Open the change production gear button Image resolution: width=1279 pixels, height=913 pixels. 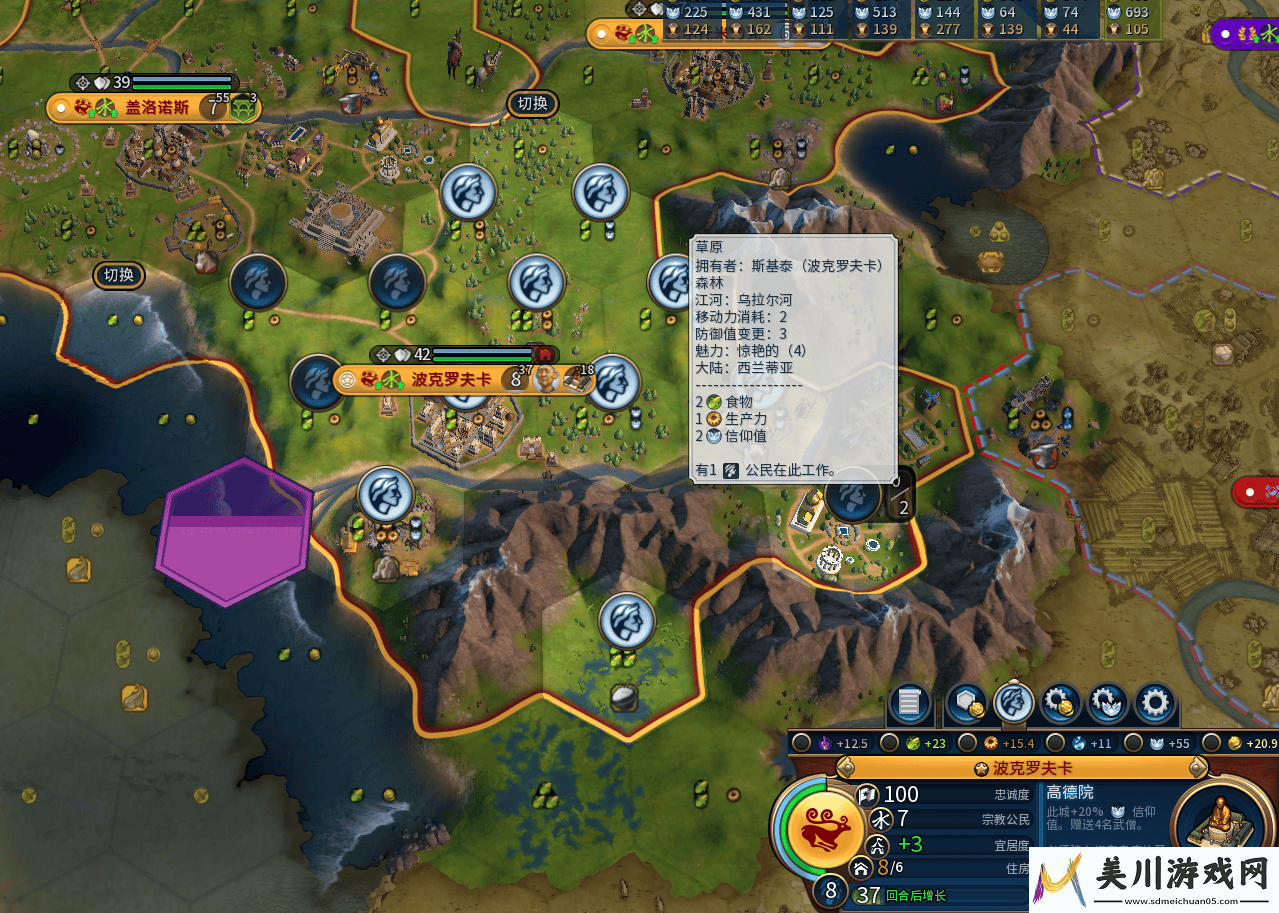pos(1155,703)
